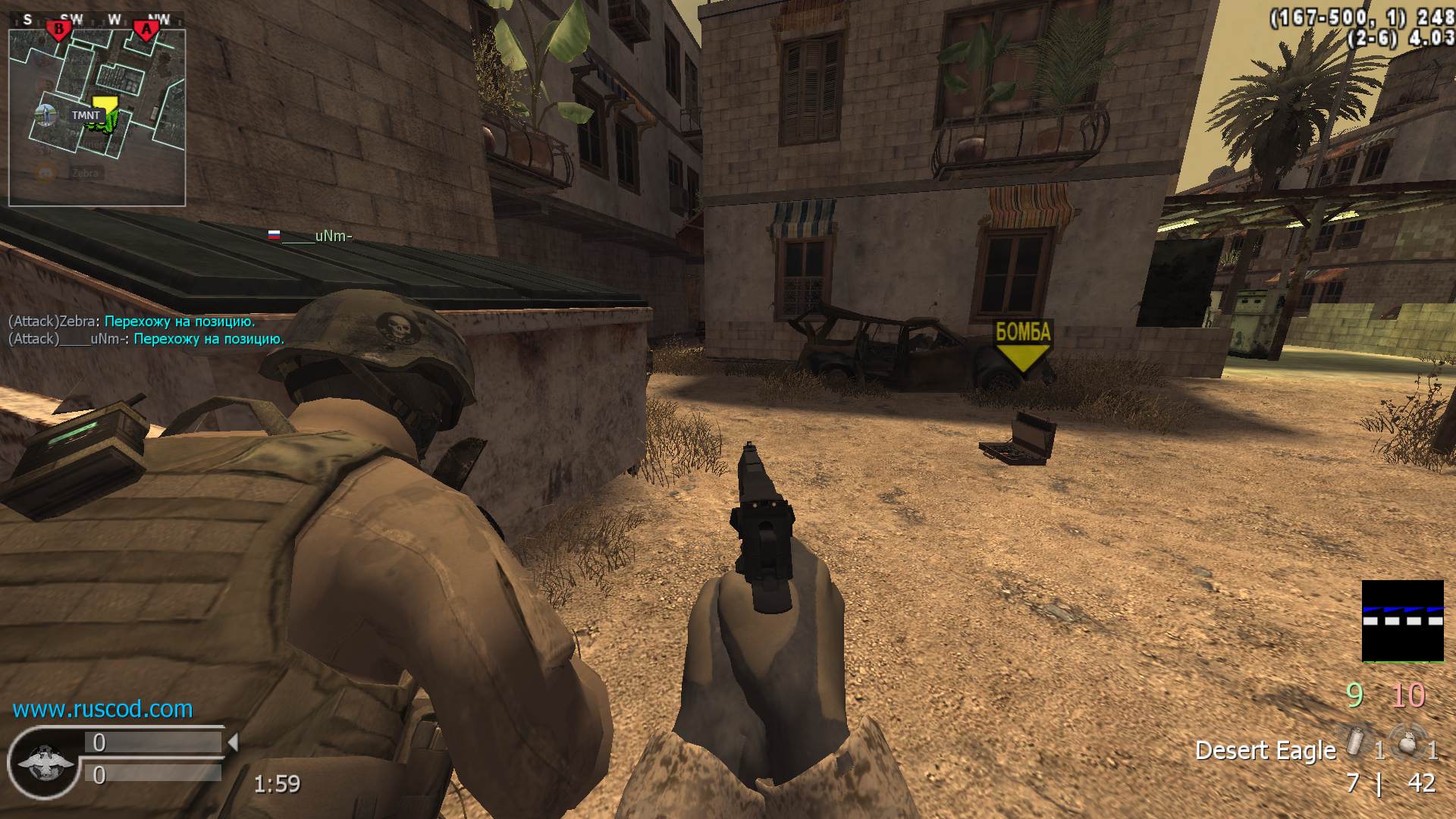Open the www.ruscod.com link
1456x819 pixels.
pyautogui.click(x=102, y=709)
